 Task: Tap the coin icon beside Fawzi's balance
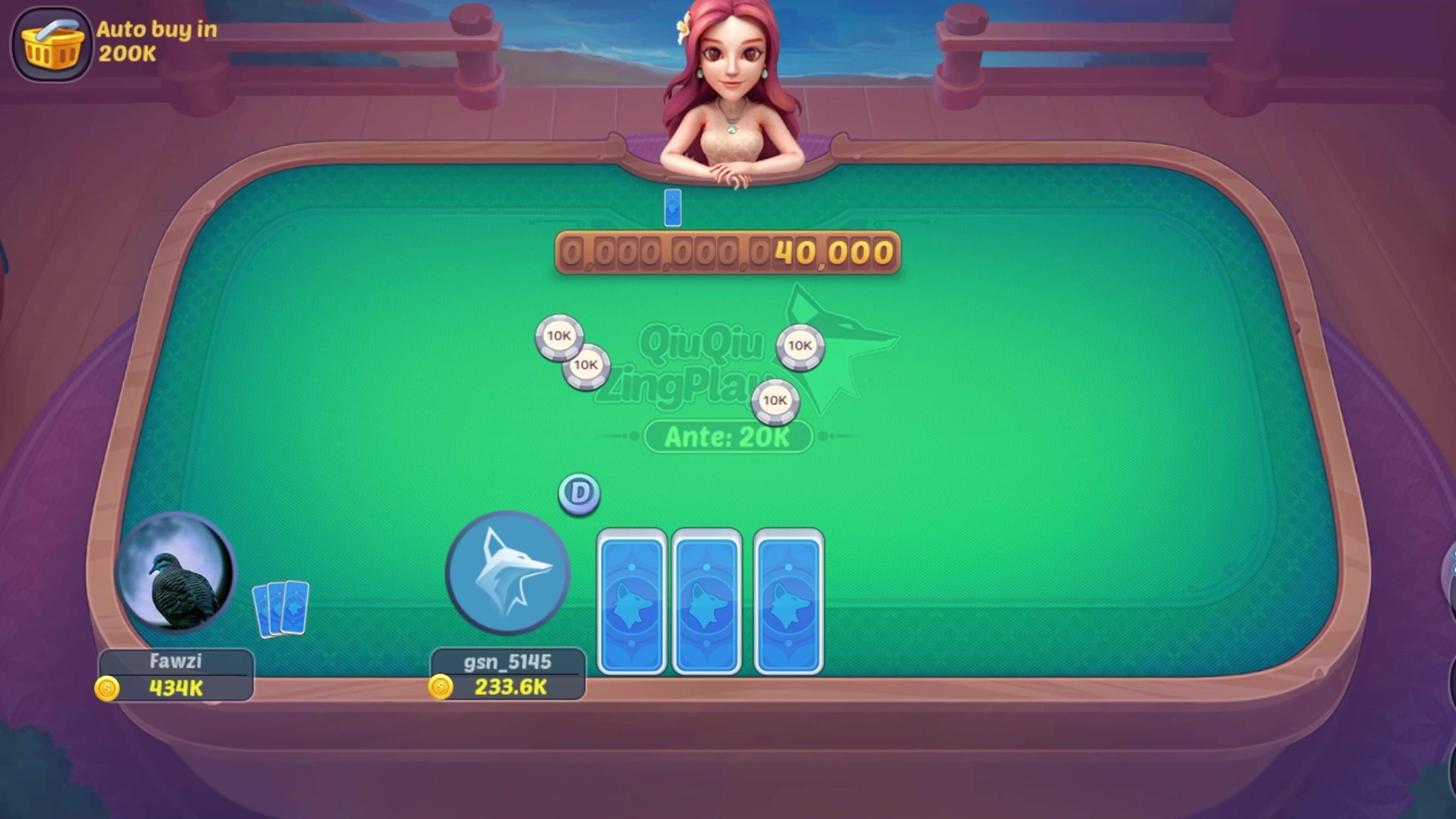click(x=107, y=689)
